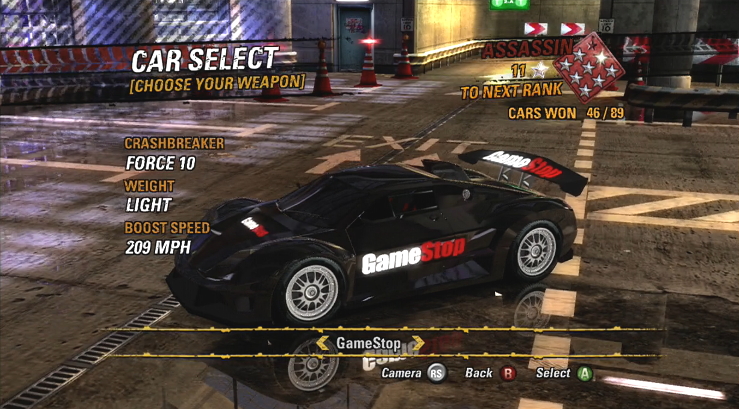This screenshot has width=739, height=409.
Task: Select the GameStop car name label
Action: point(368,343)
